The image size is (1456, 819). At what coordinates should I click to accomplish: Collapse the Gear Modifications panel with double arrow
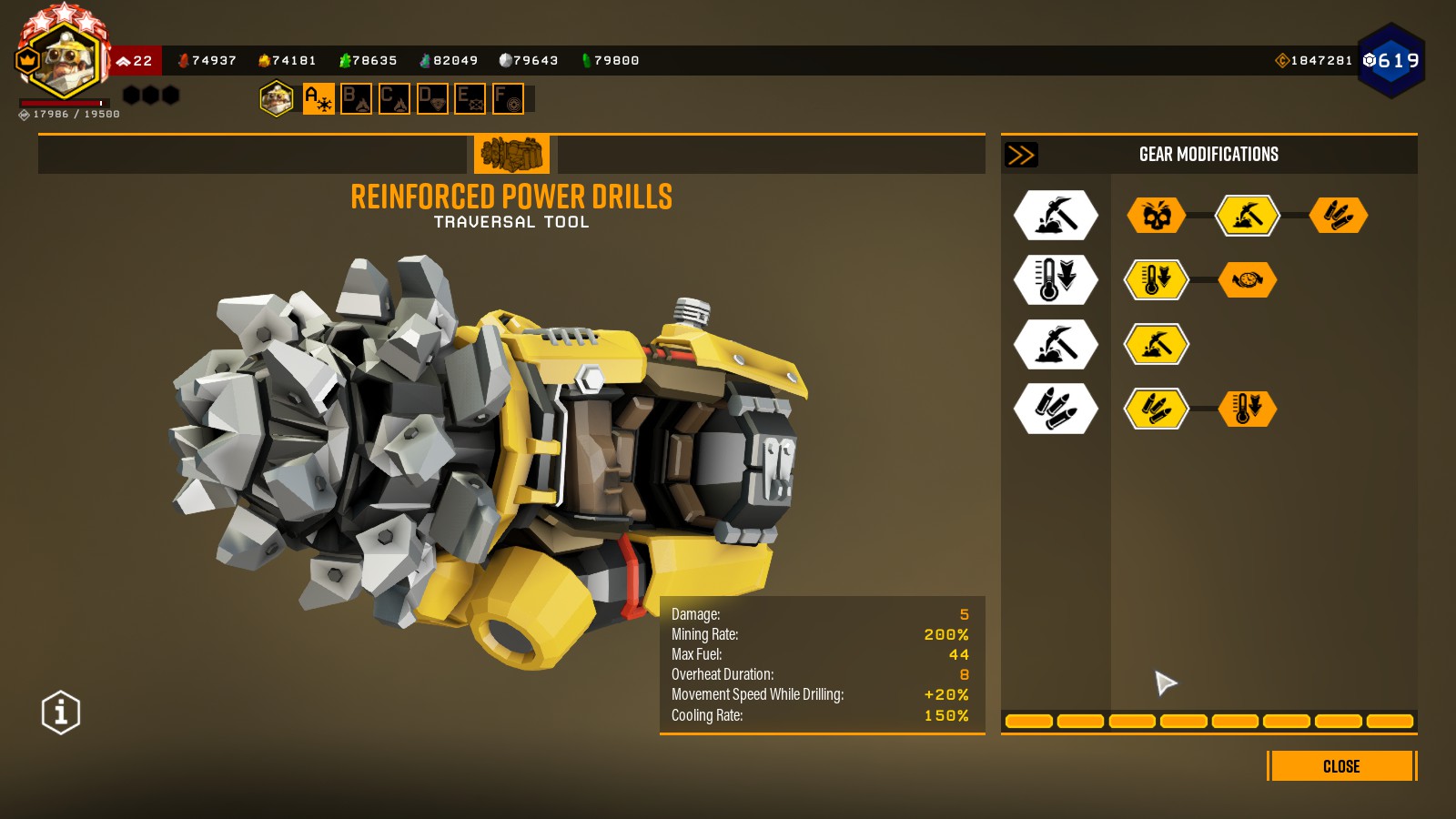click(1021, 155)
